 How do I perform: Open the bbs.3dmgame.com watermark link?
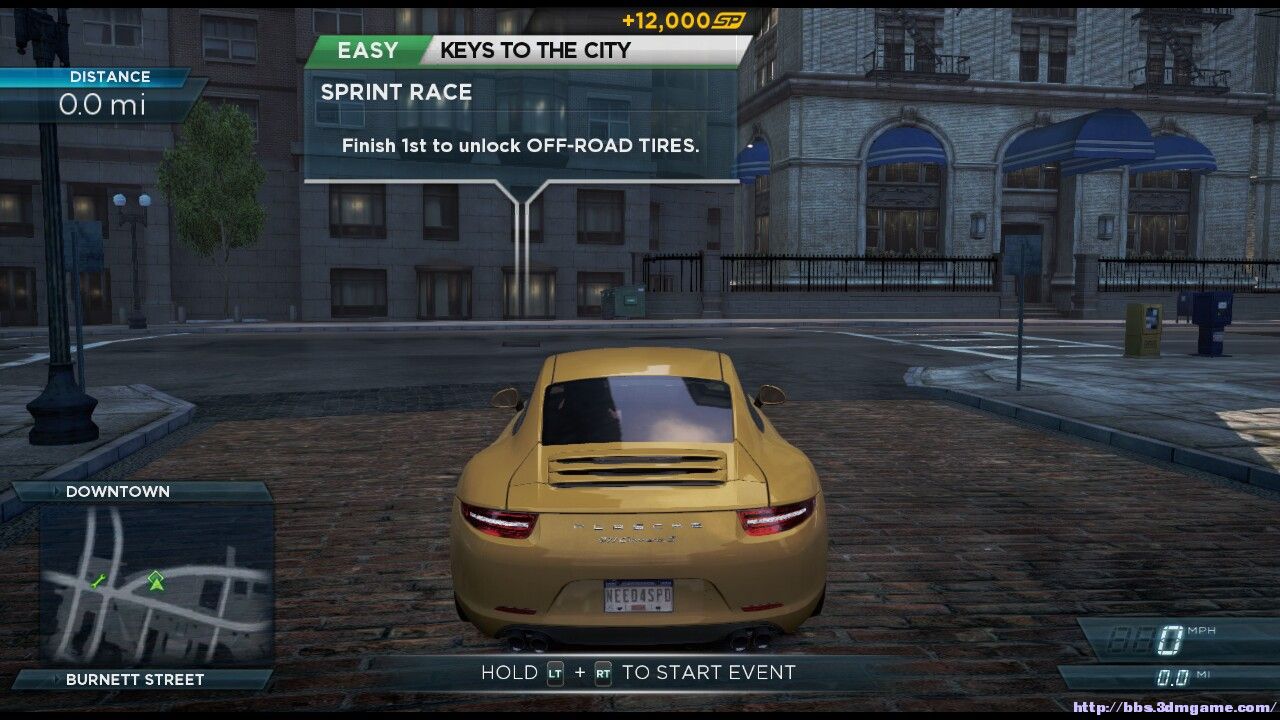[x=1174, y=708]
